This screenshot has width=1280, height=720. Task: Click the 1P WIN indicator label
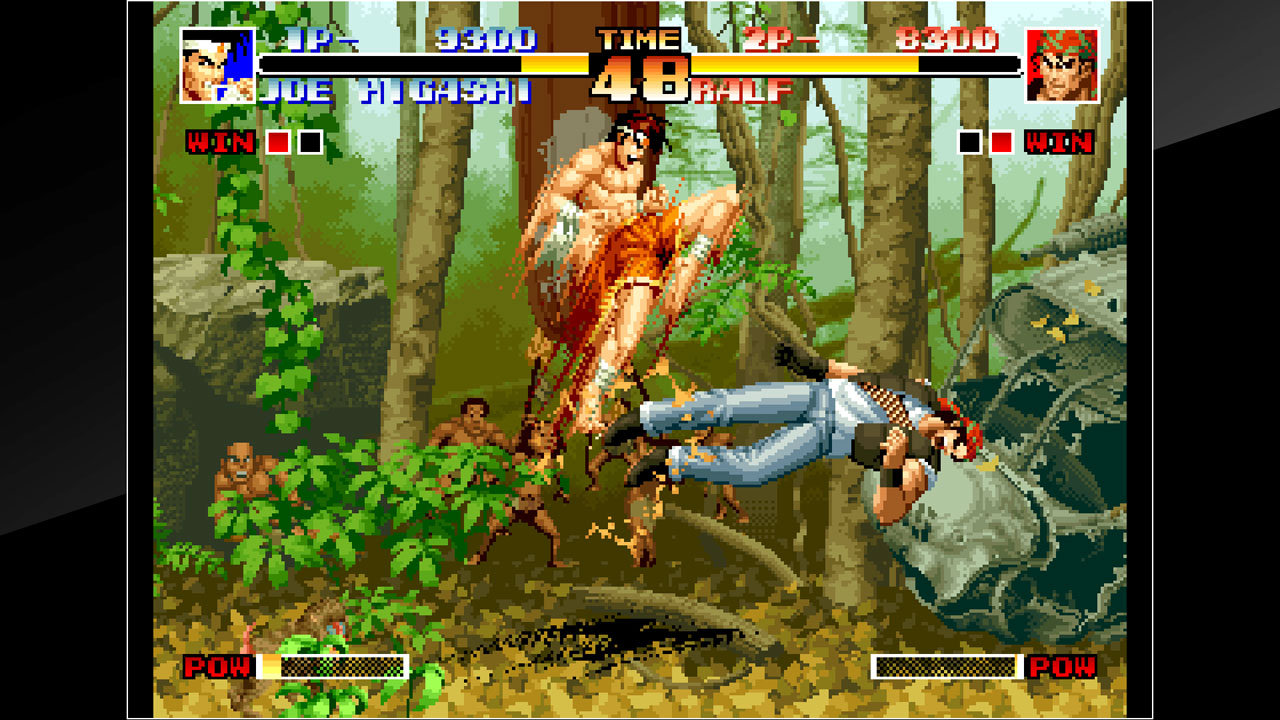[222, 143]
